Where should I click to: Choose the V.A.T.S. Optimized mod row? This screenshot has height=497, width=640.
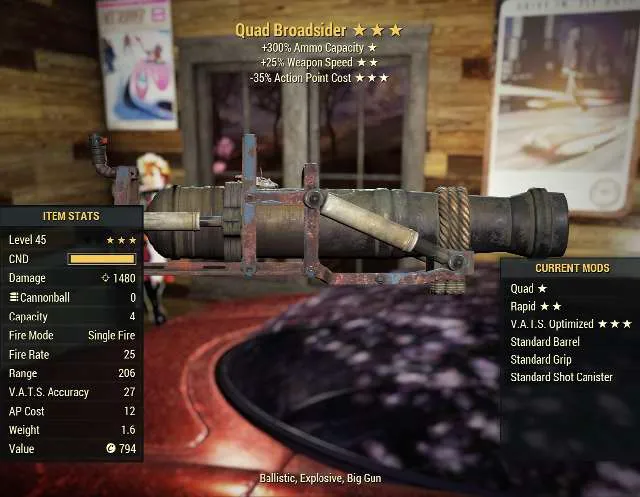coord(570,324)
